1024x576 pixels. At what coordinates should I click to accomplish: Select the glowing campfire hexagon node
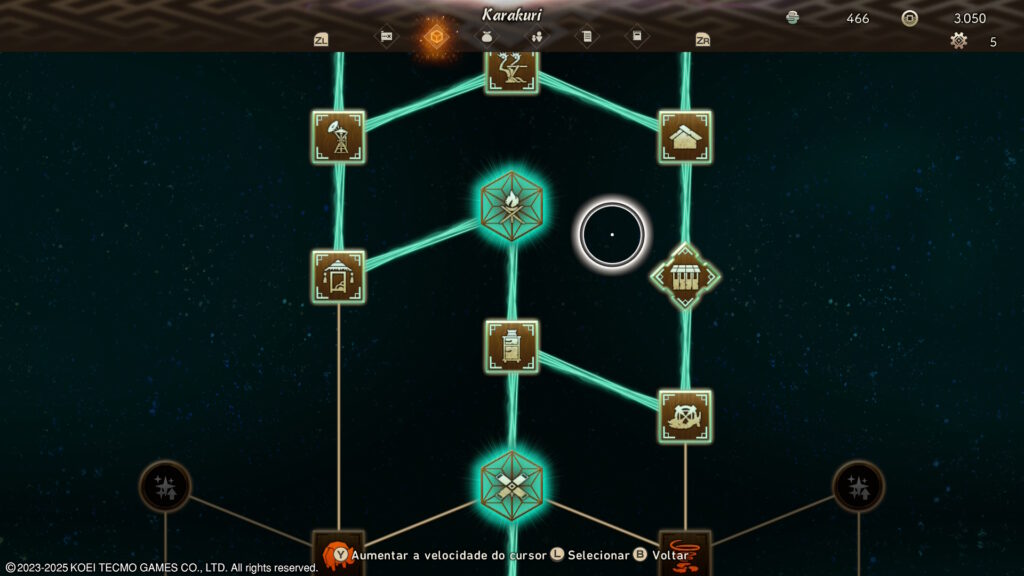coord(511,204)
